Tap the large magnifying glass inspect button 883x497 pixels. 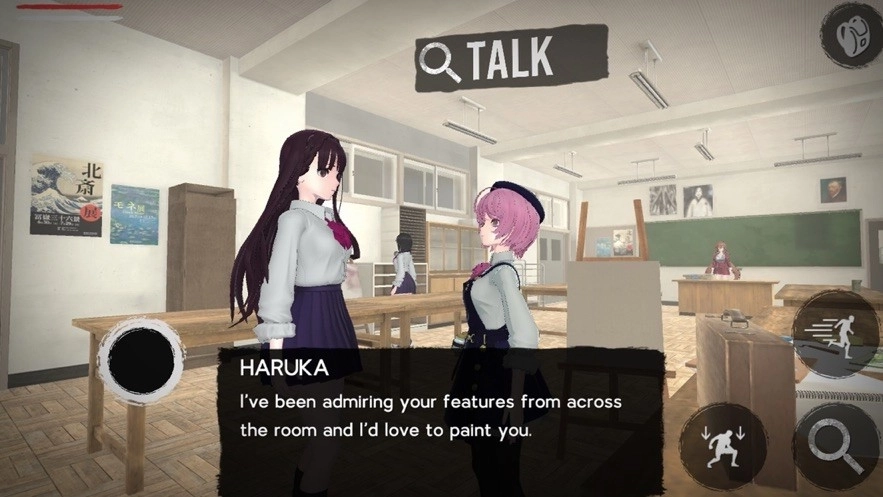click(836, 446)
